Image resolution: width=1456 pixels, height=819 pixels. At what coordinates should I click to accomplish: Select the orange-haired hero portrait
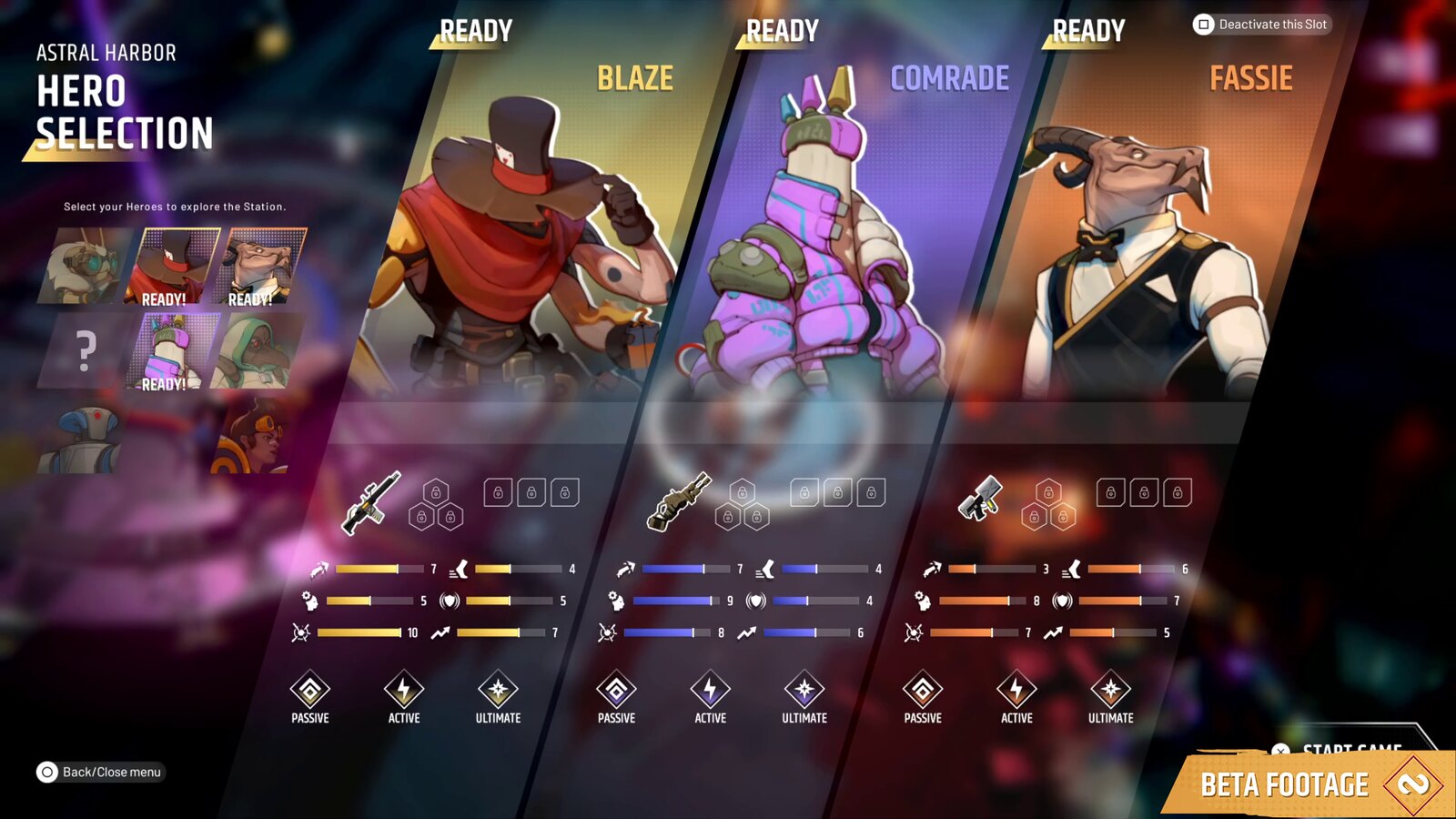255,439
